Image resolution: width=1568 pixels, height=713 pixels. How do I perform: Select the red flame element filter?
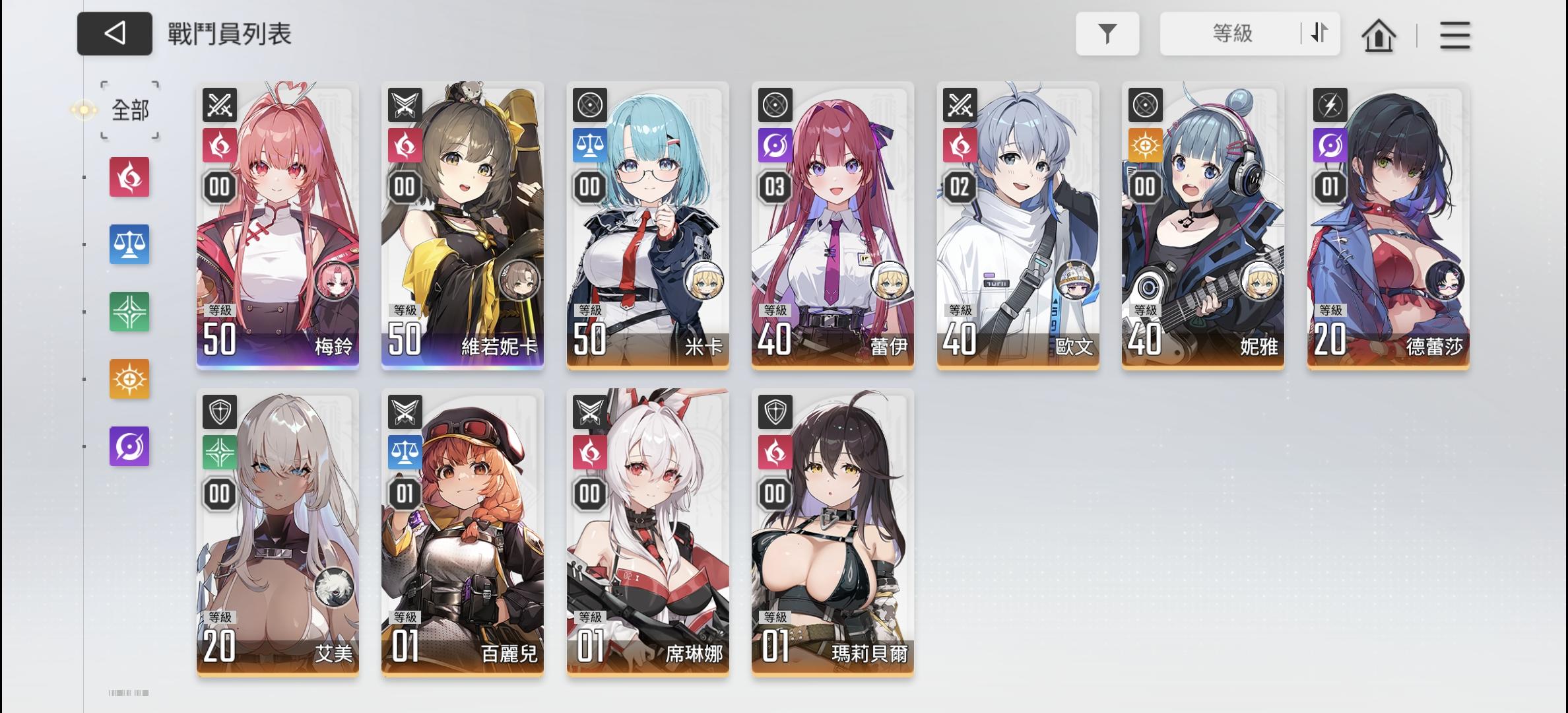click(x=129, y=177)
